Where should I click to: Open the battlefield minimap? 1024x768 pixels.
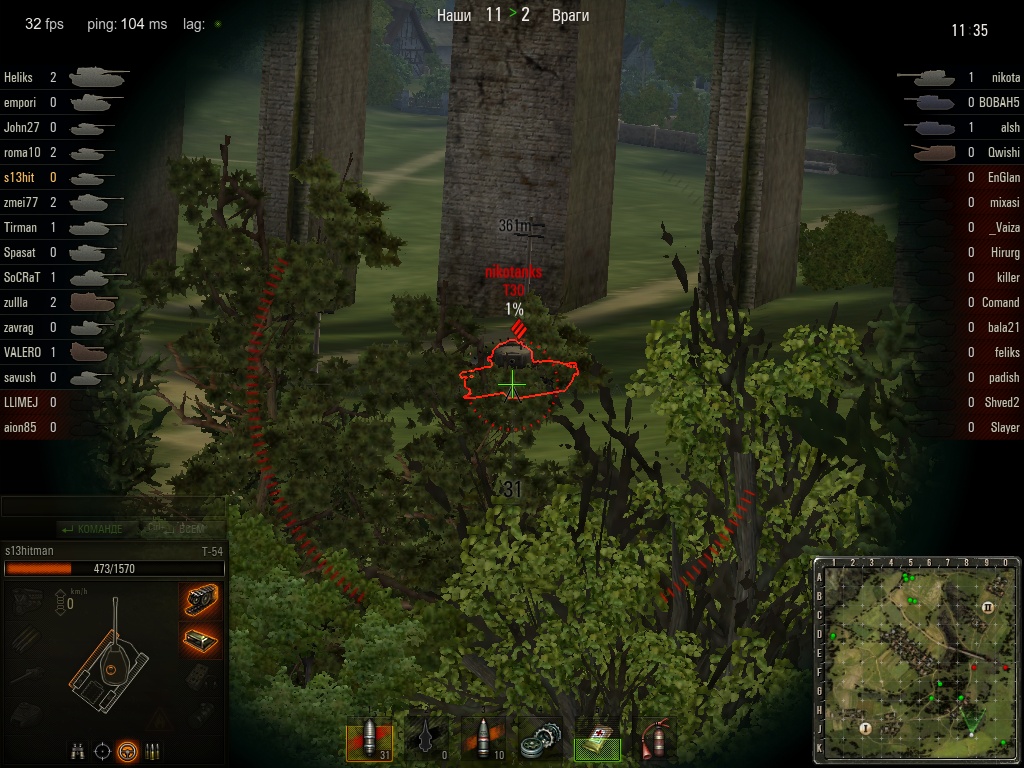click(x=916, y=657)
